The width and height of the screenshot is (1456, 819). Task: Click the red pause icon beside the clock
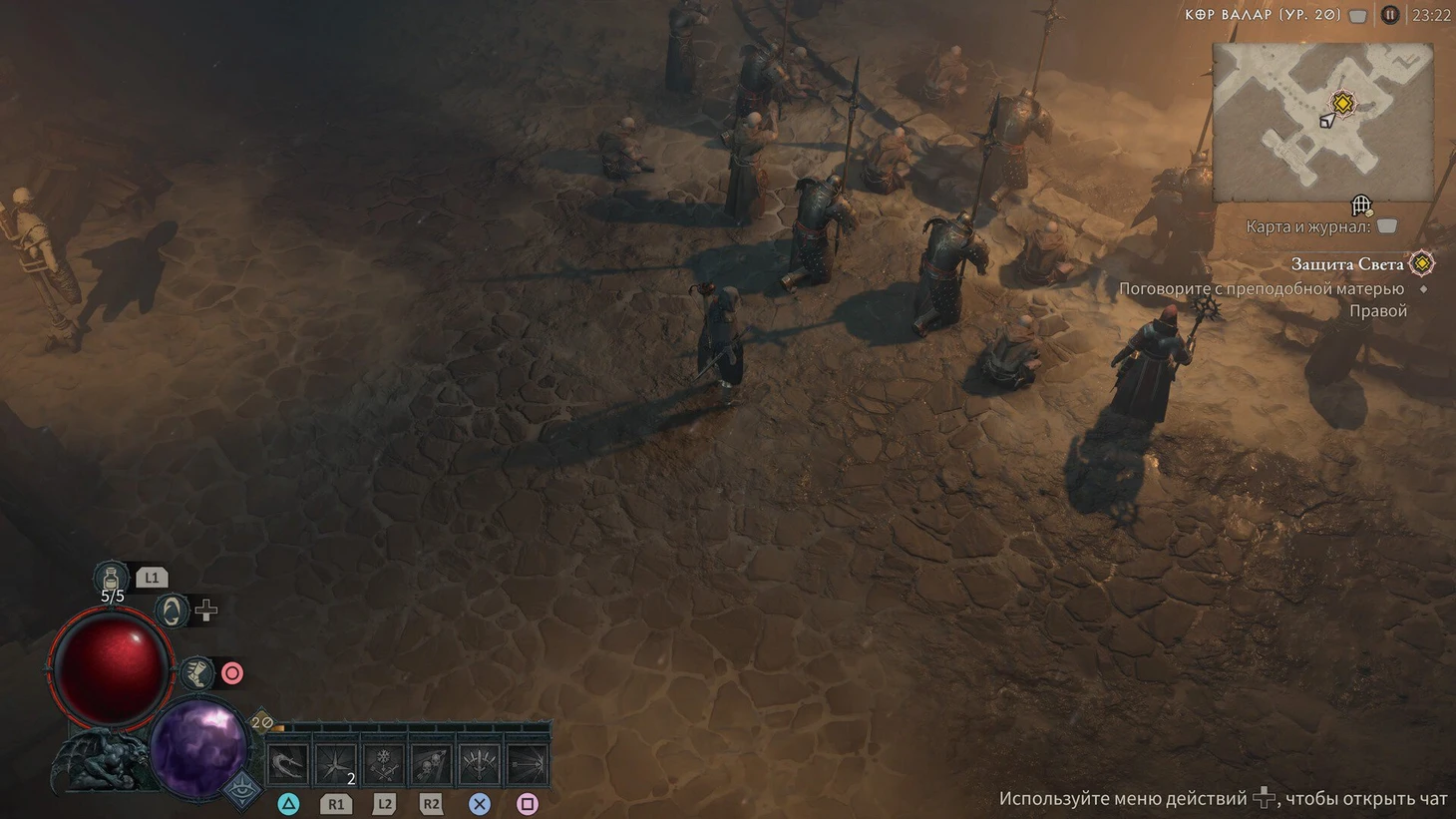[x=1390, y=15]
